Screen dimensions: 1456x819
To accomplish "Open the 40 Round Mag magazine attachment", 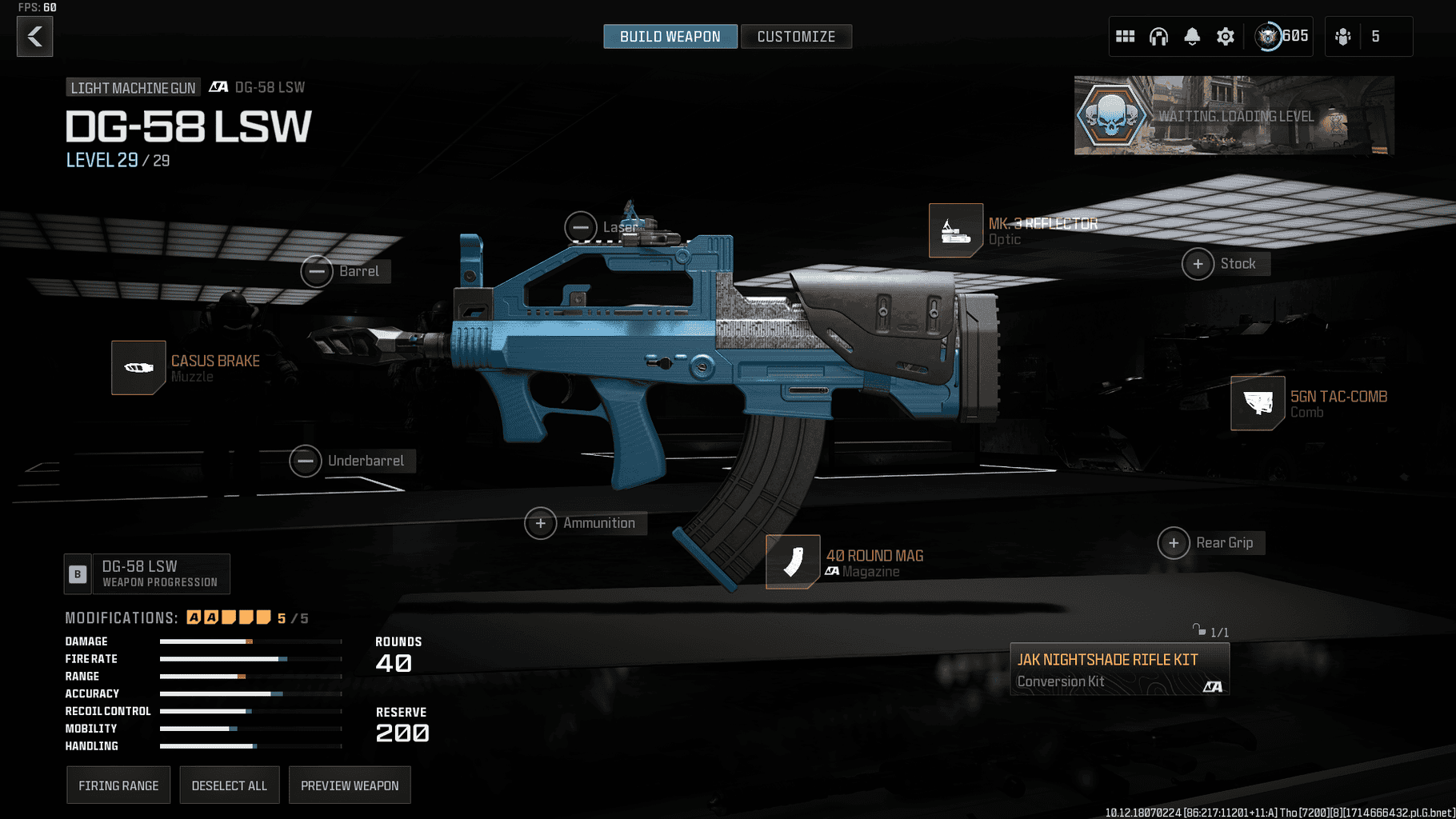I will pos(792,562).
